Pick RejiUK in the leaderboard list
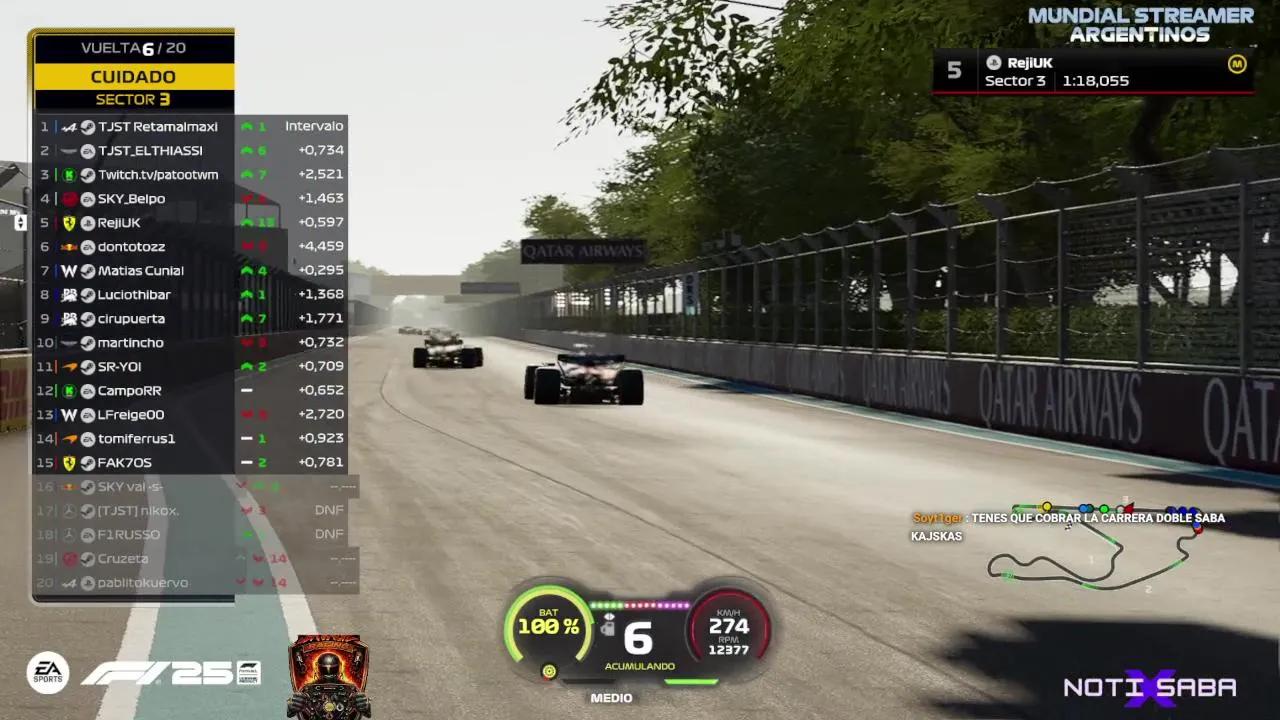1280x720 pixels. coord(119,223)
